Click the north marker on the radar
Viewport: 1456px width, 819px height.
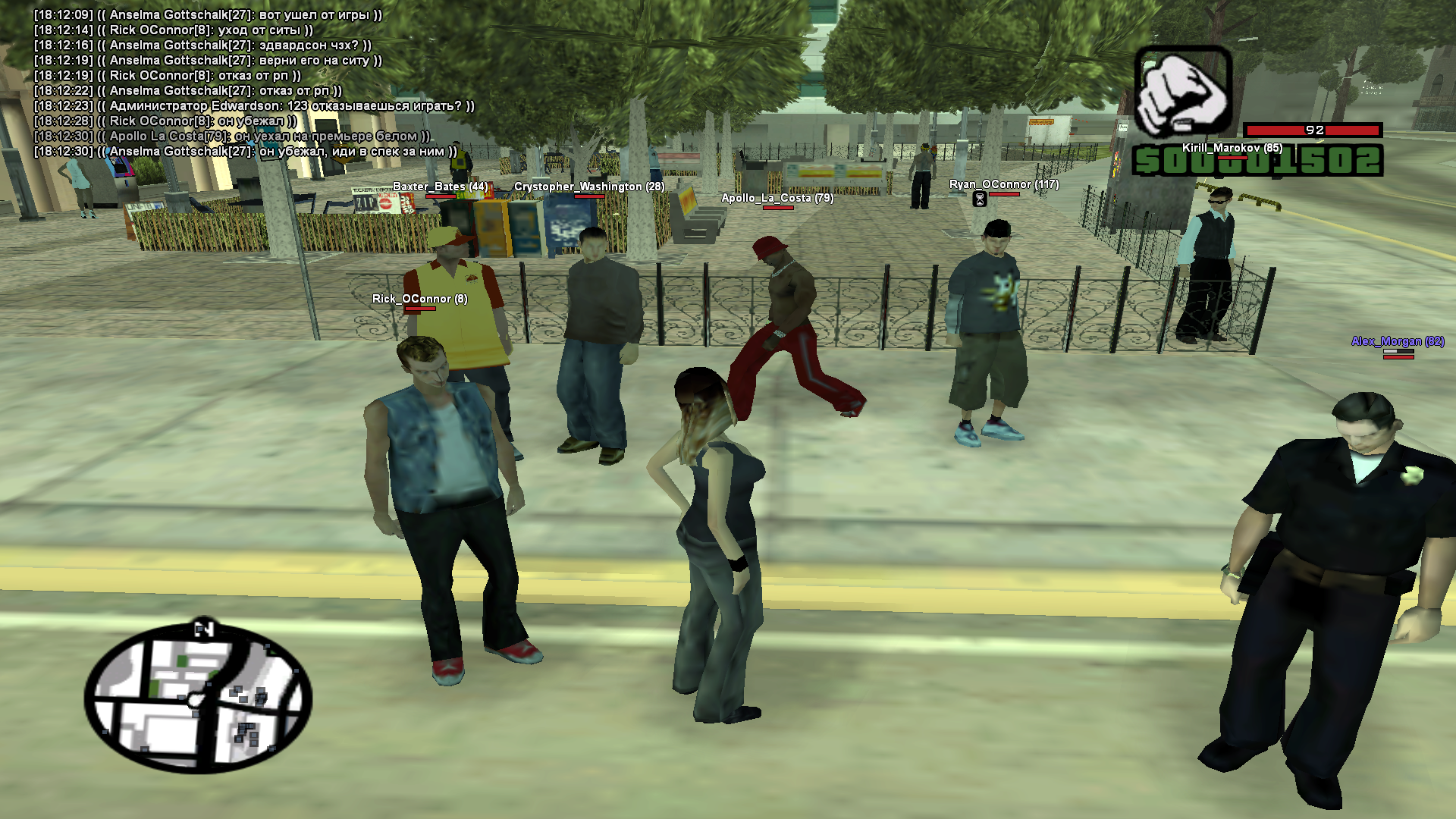[203, 628]
